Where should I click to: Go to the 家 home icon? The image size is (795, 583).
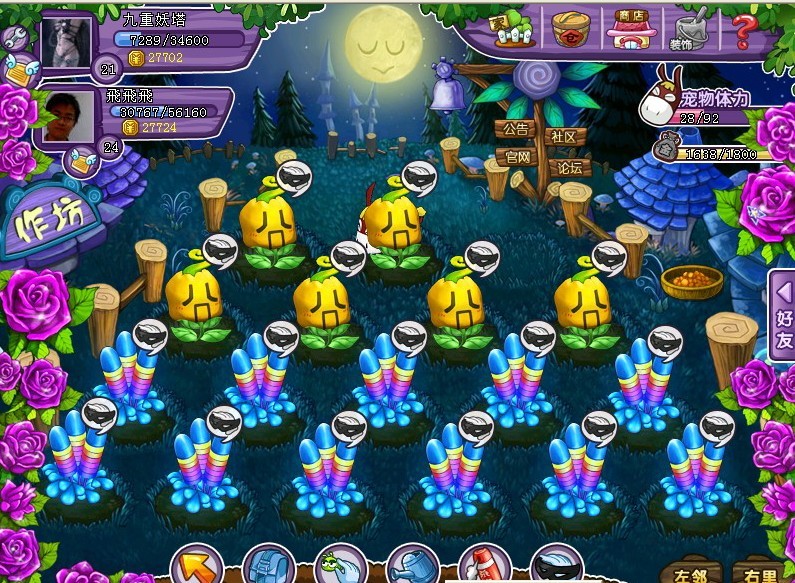pos(514,30)
